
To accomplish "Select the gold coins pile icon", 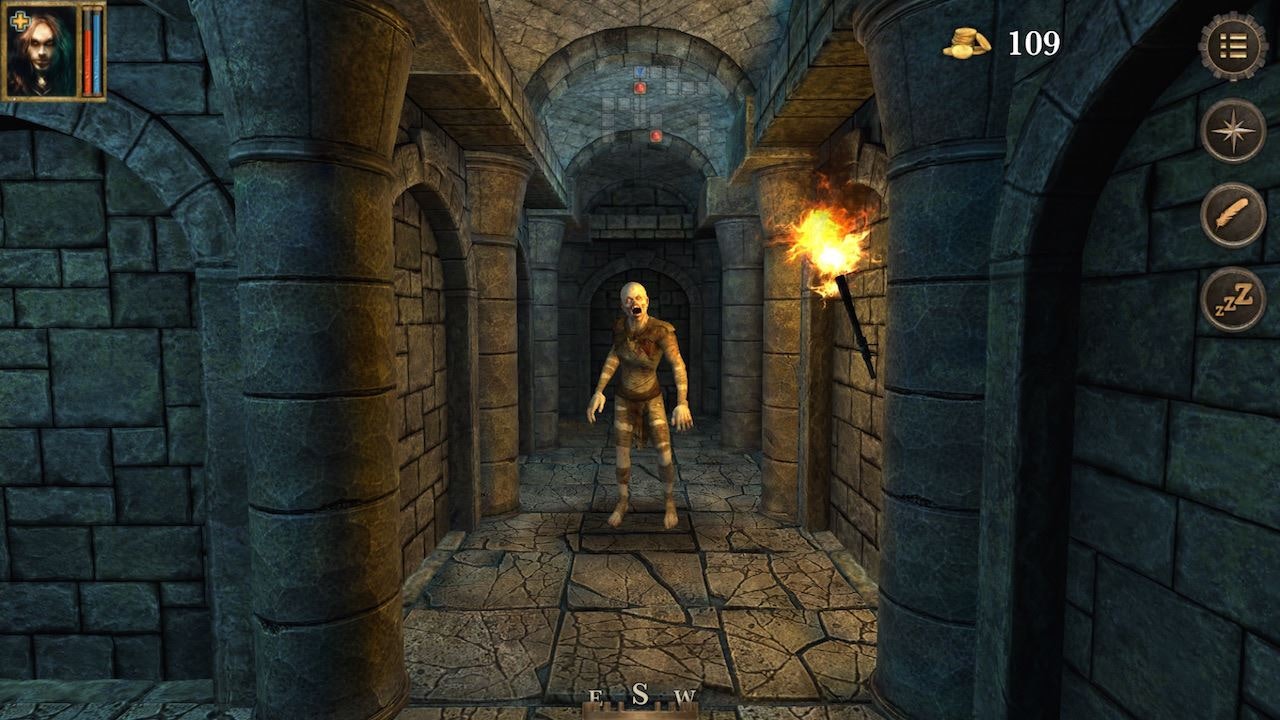I will (x=966, y=43).
